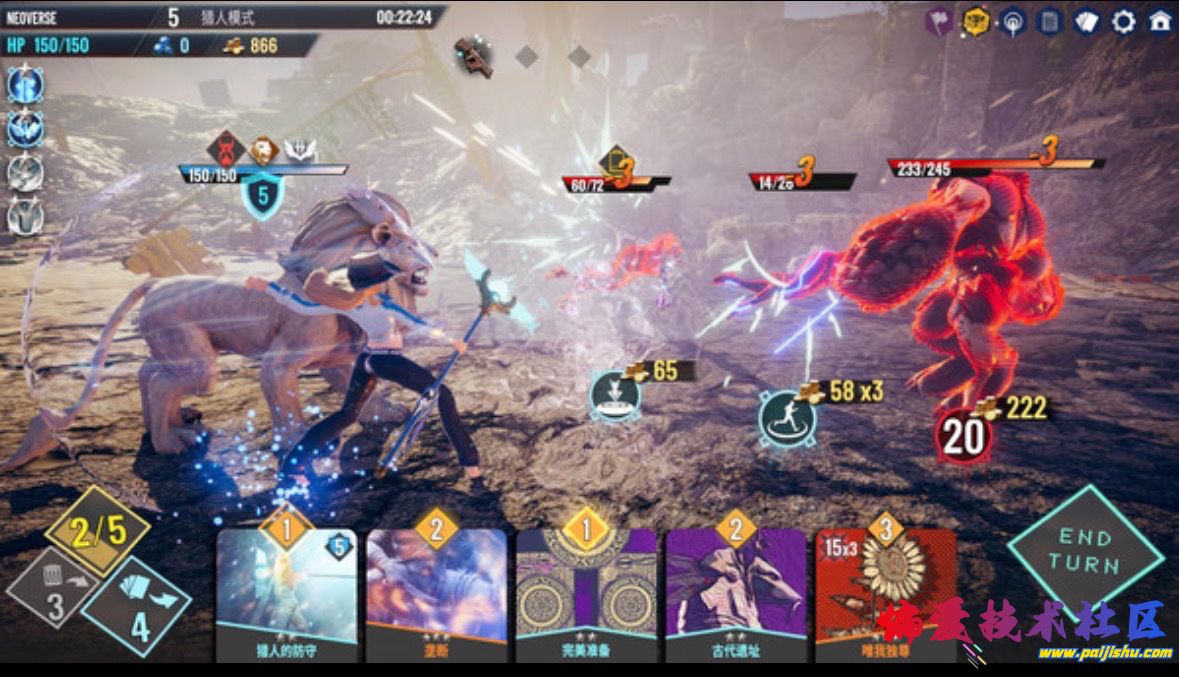Choose the 完美准备 card

click(x=586, y=590)
